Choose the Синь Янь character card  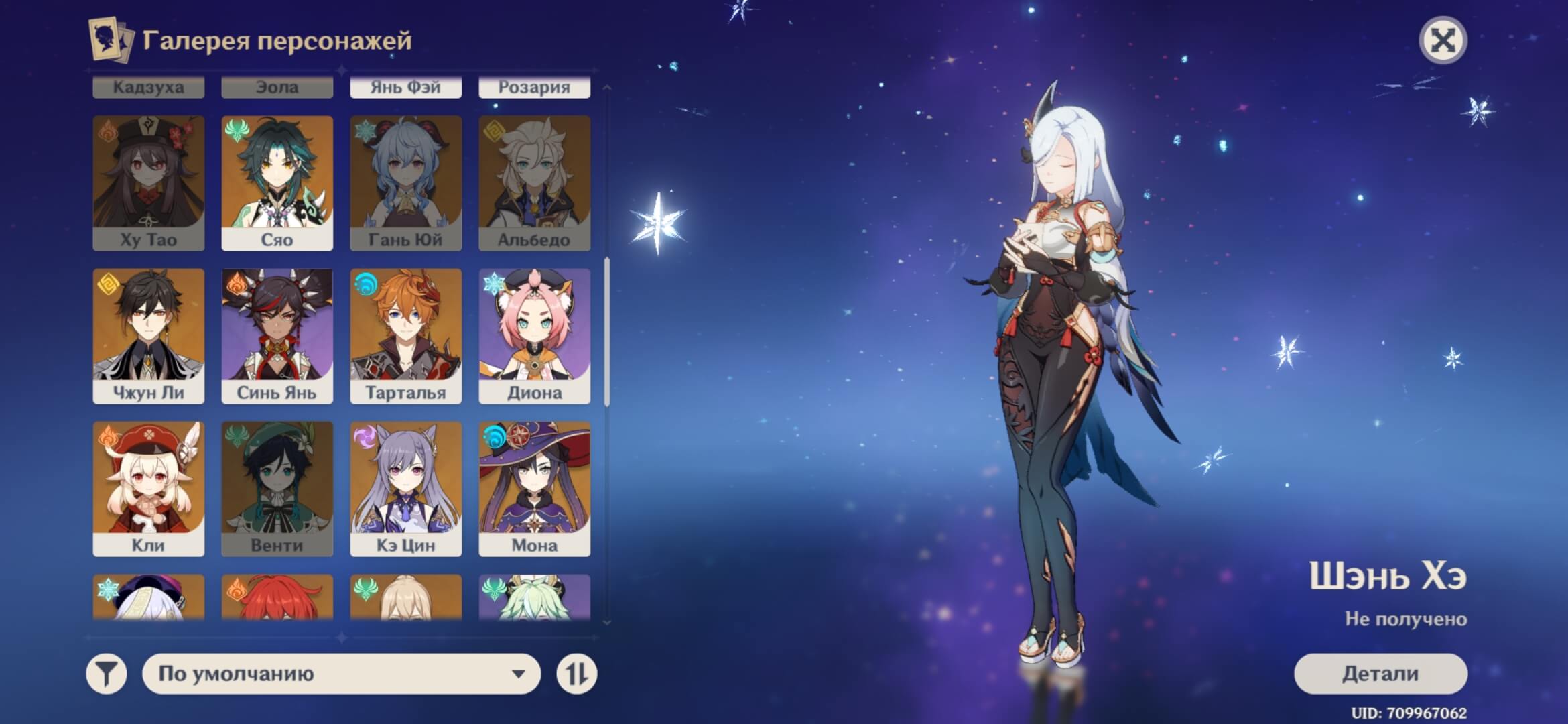coord(277,336)
